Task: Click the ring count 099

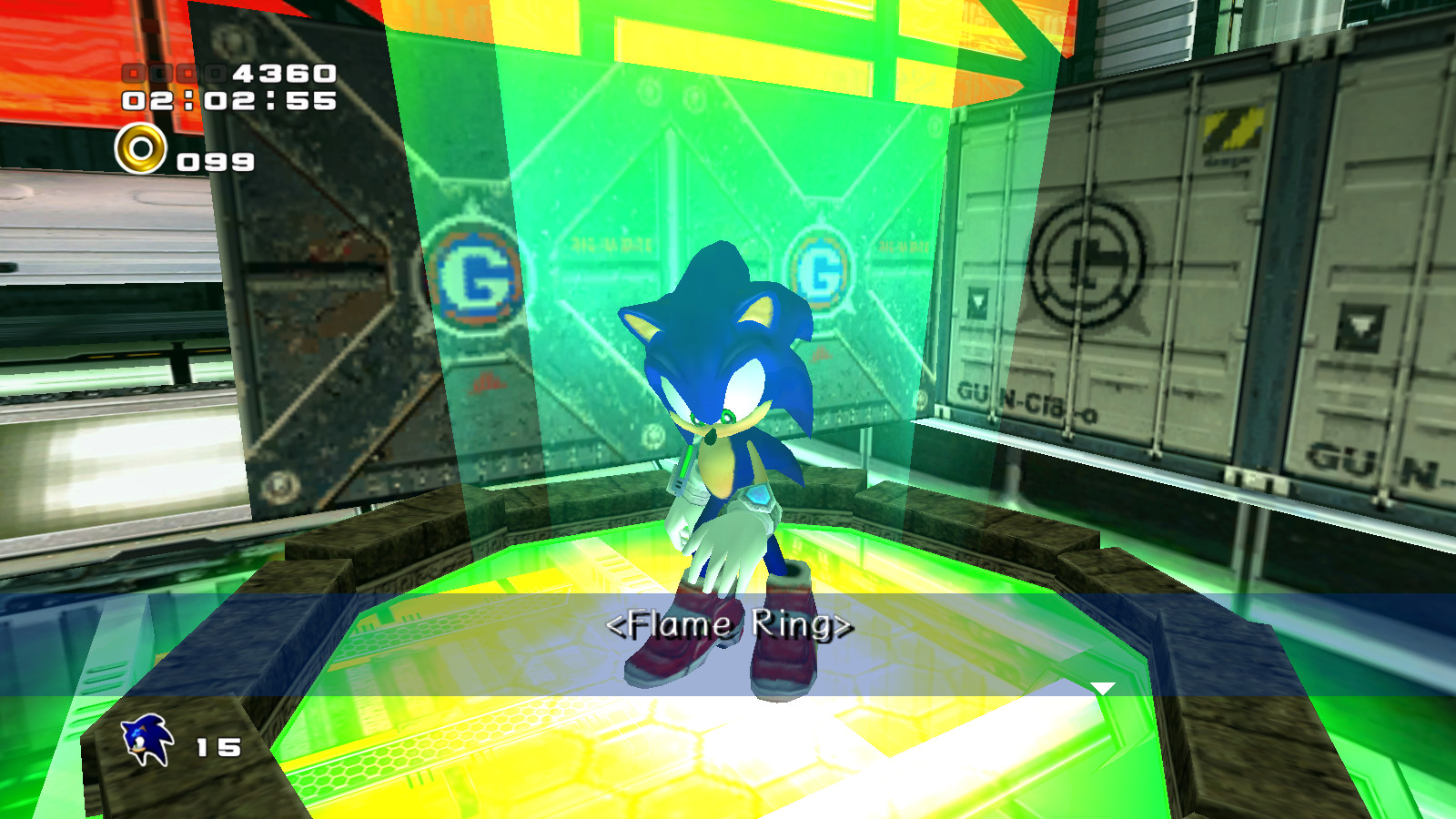Action: (216, 161)
